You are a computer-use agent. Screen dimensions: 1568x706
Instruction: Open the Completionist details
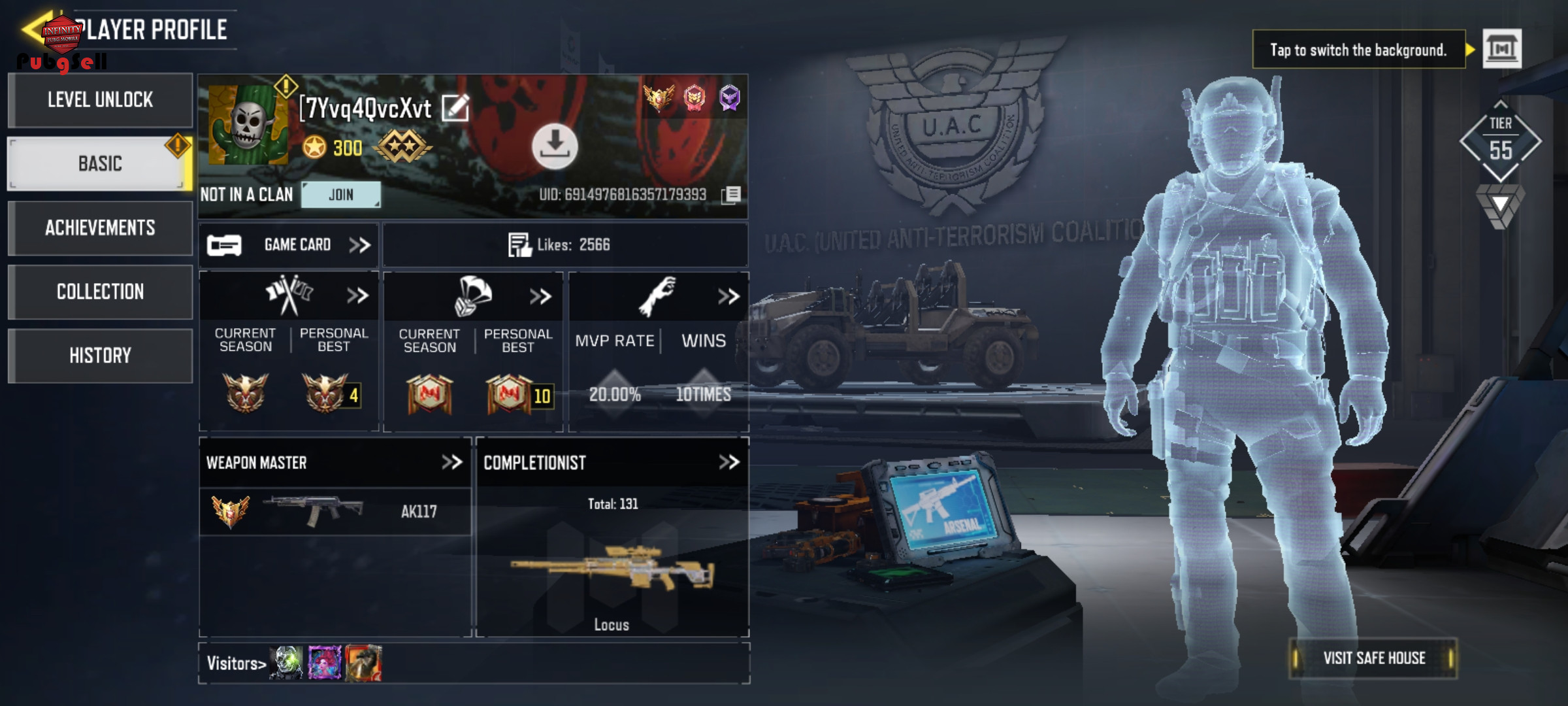pos(728,463)
